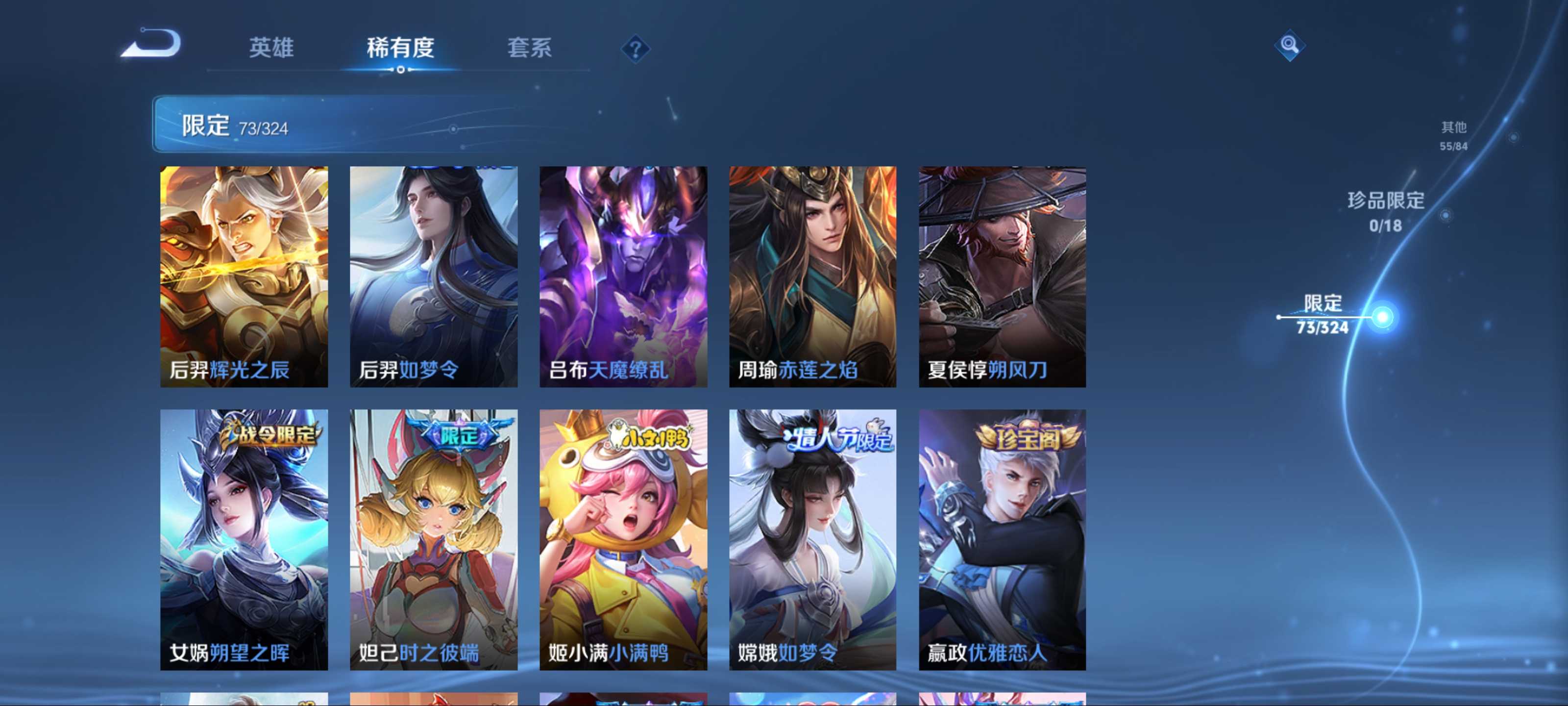Open the 女娲 朔望之晖 skin card

[244, 539]
